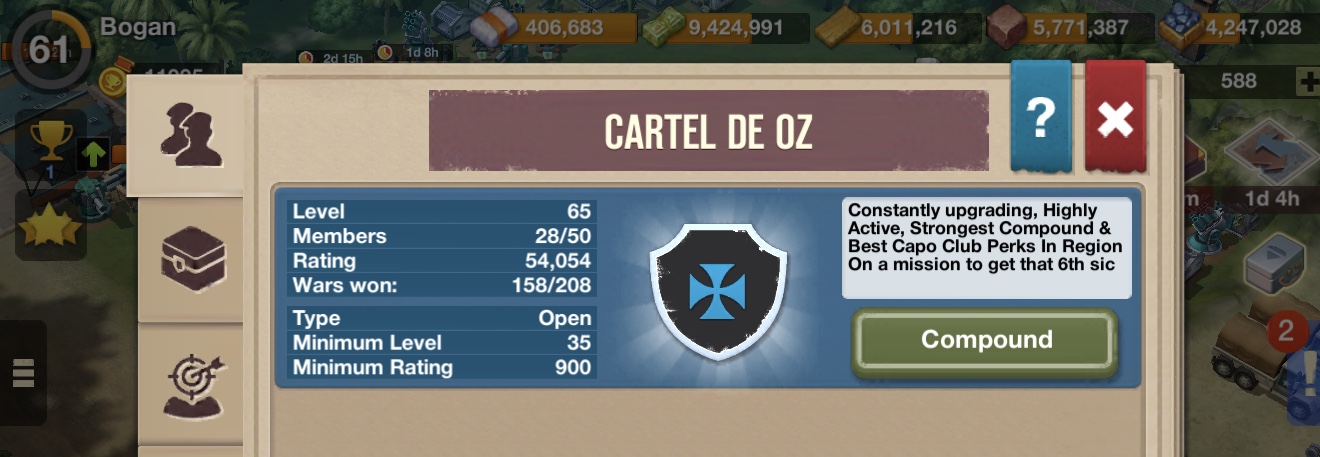Click the cartel shield emblem

tap(718, 290)
